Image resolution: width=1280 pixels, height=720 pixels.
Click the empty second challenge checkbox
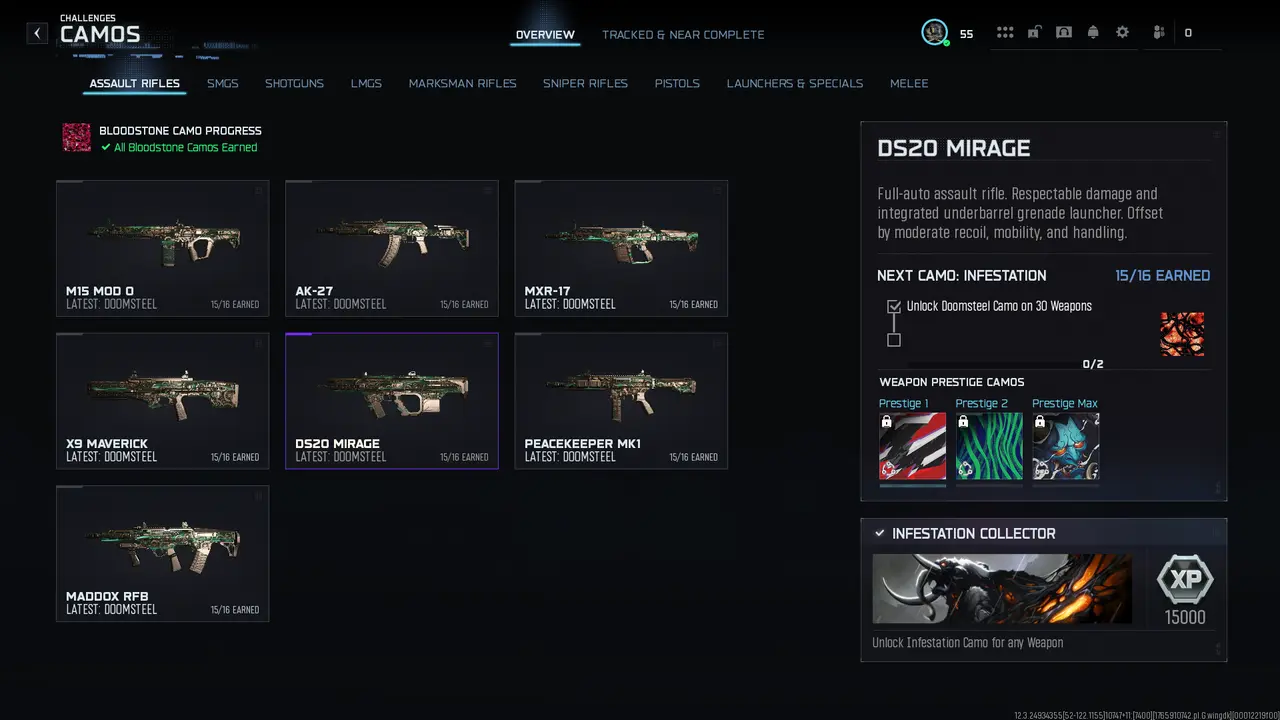(x=893, y=340)
